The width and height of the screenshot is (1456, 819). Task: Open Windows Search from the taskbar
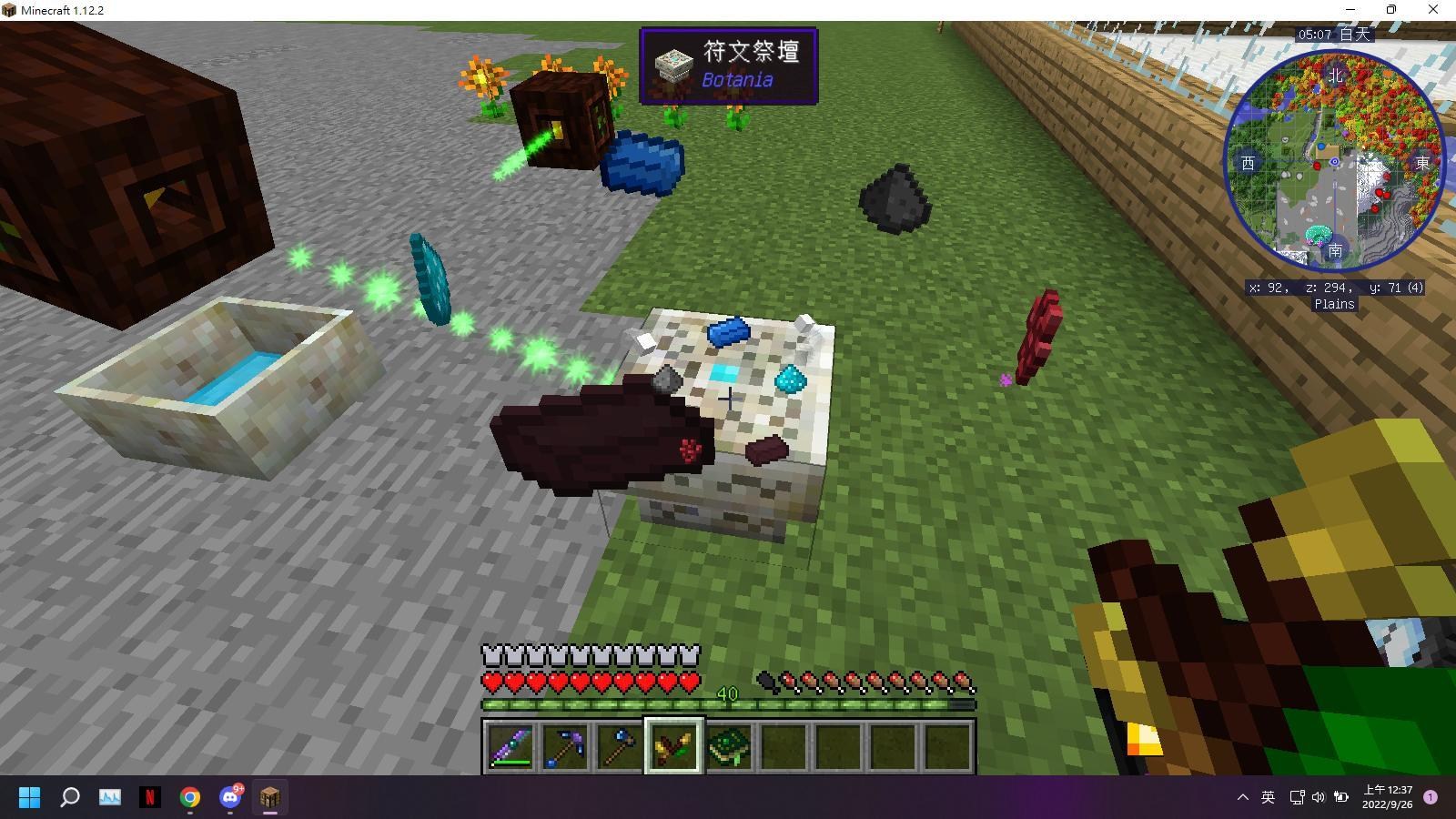70,797
